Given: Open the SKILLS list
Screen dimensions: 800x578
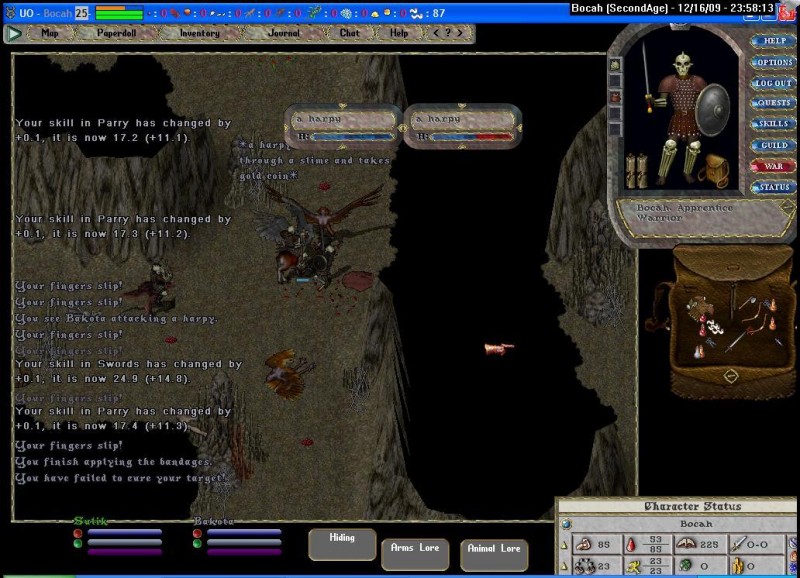Looking at the screenshot, I should click(x=774, y=124).
